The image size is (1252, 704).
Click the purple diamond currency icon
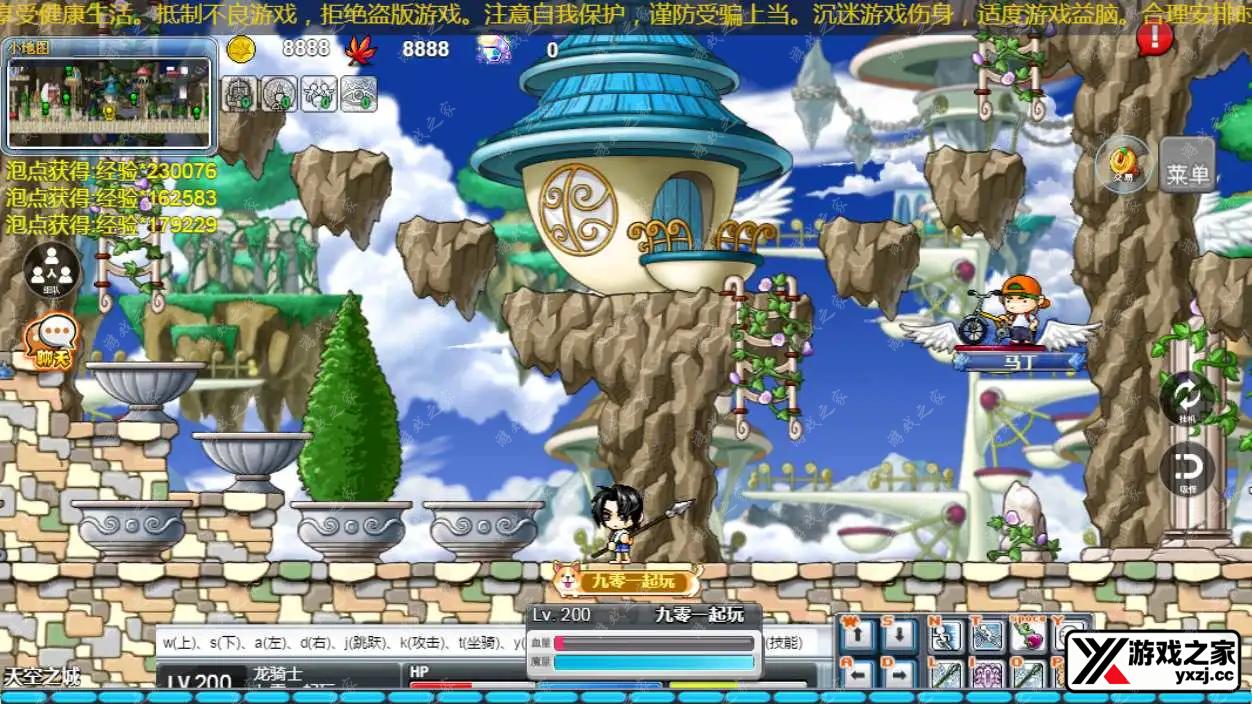click(493, 49)
